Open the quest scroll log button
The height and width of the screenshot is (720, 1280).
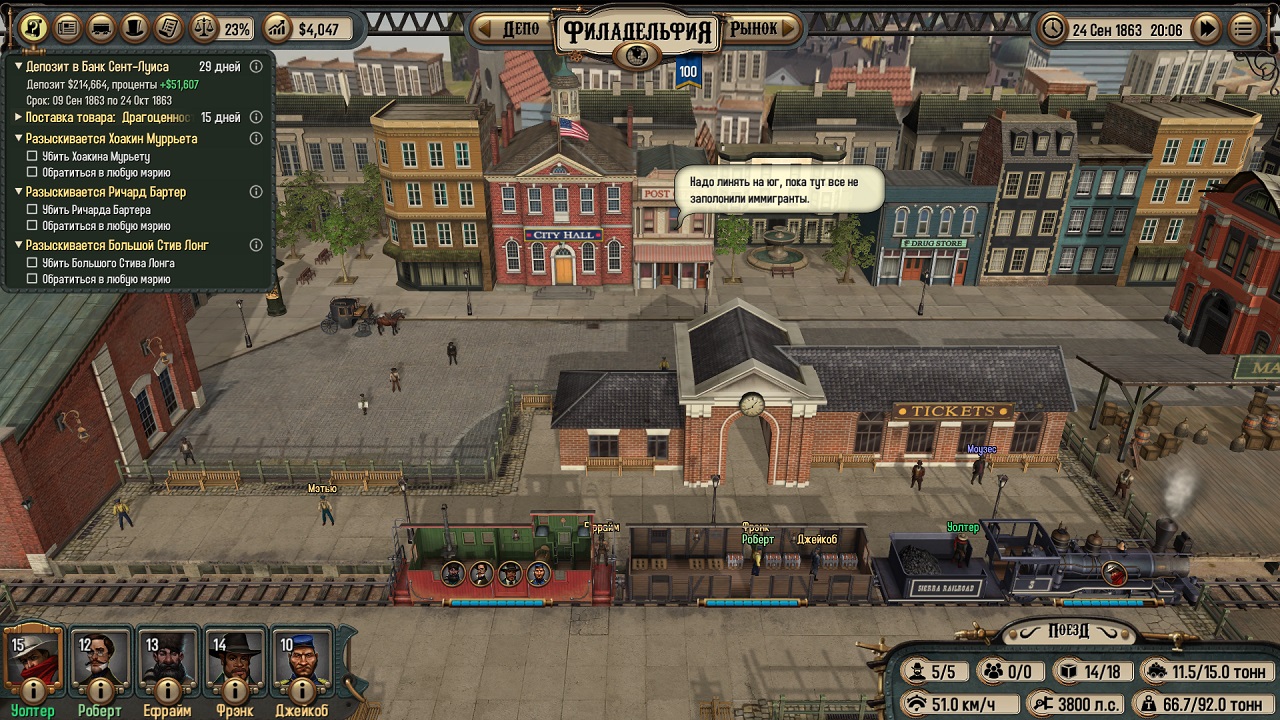(34, 28)
